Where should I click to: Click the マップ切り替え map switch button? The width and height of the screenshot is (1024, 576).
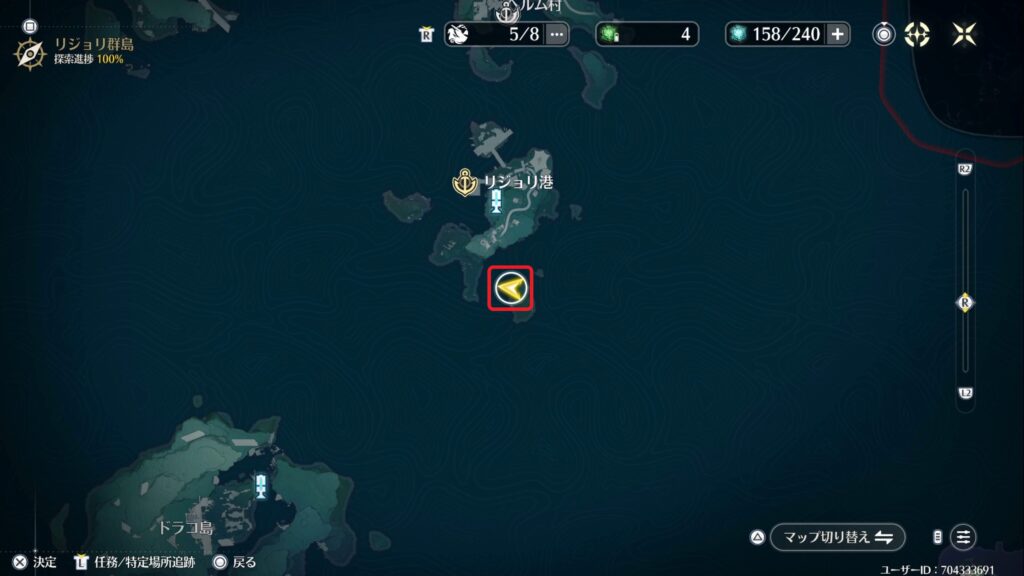click(837, 537)
